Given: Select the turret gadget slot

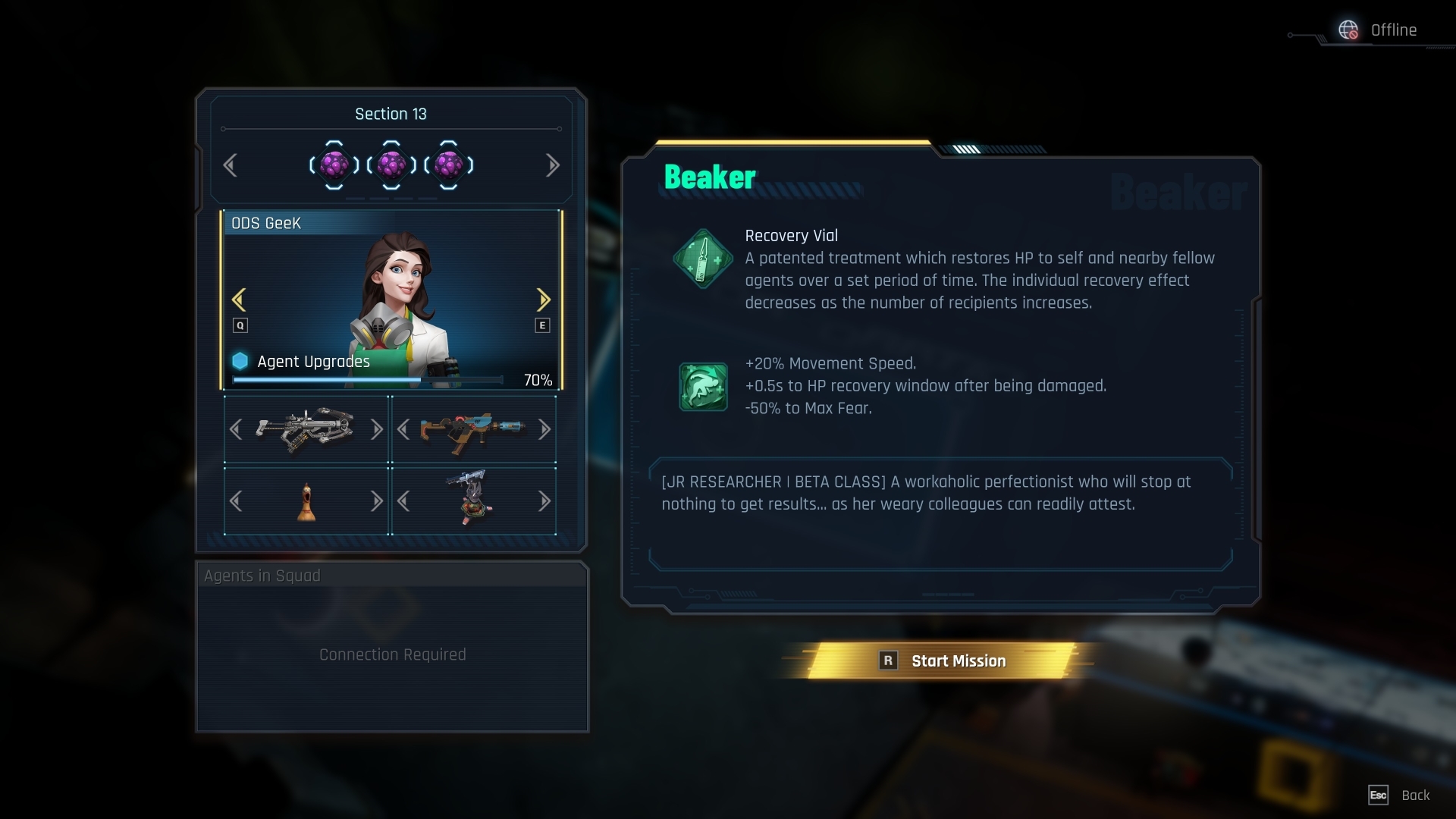Looking at the screenshot, I should 473,501.
